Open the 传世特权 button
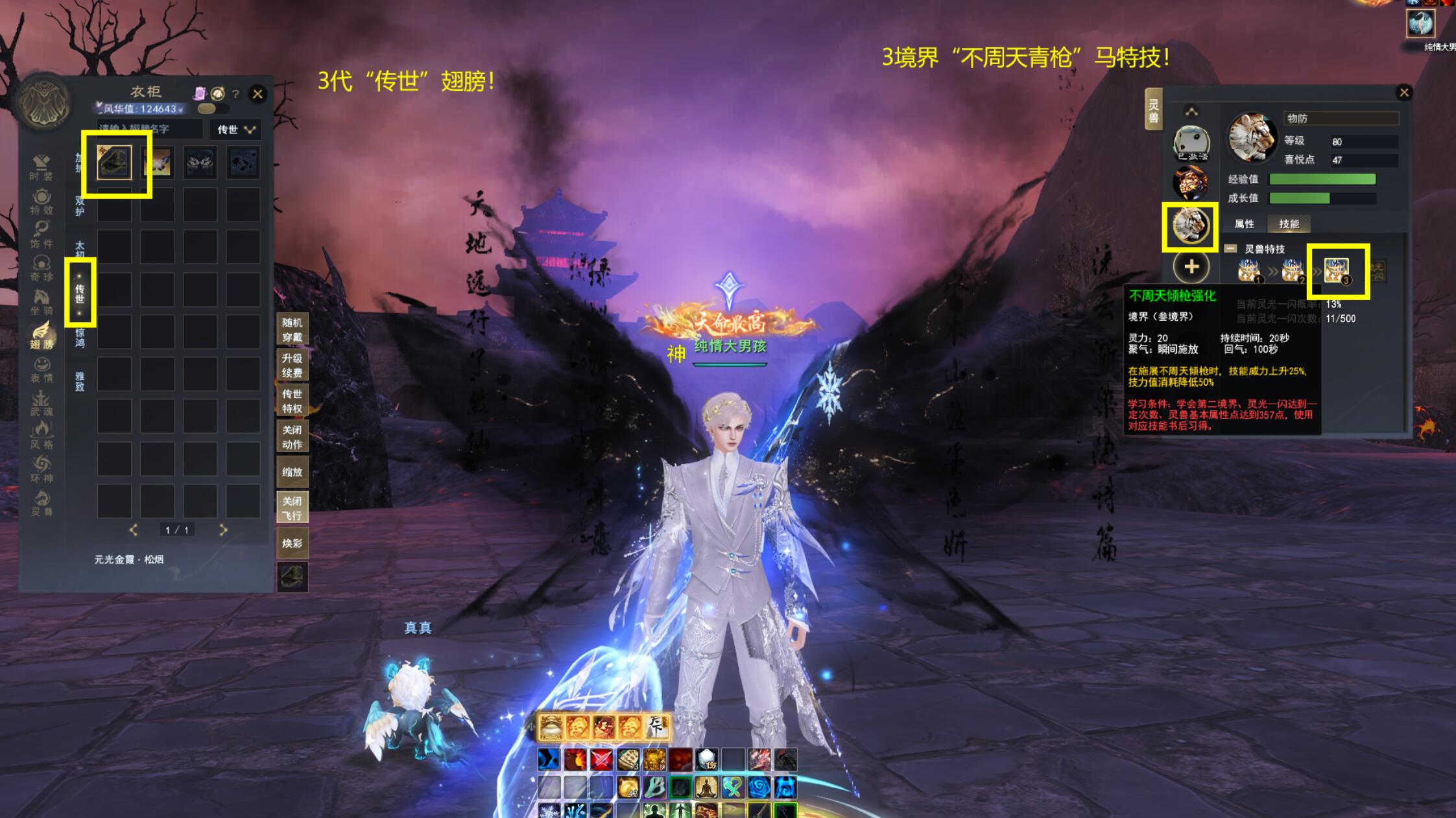This screenshot has width=1456, height=818. coord(292,401)
